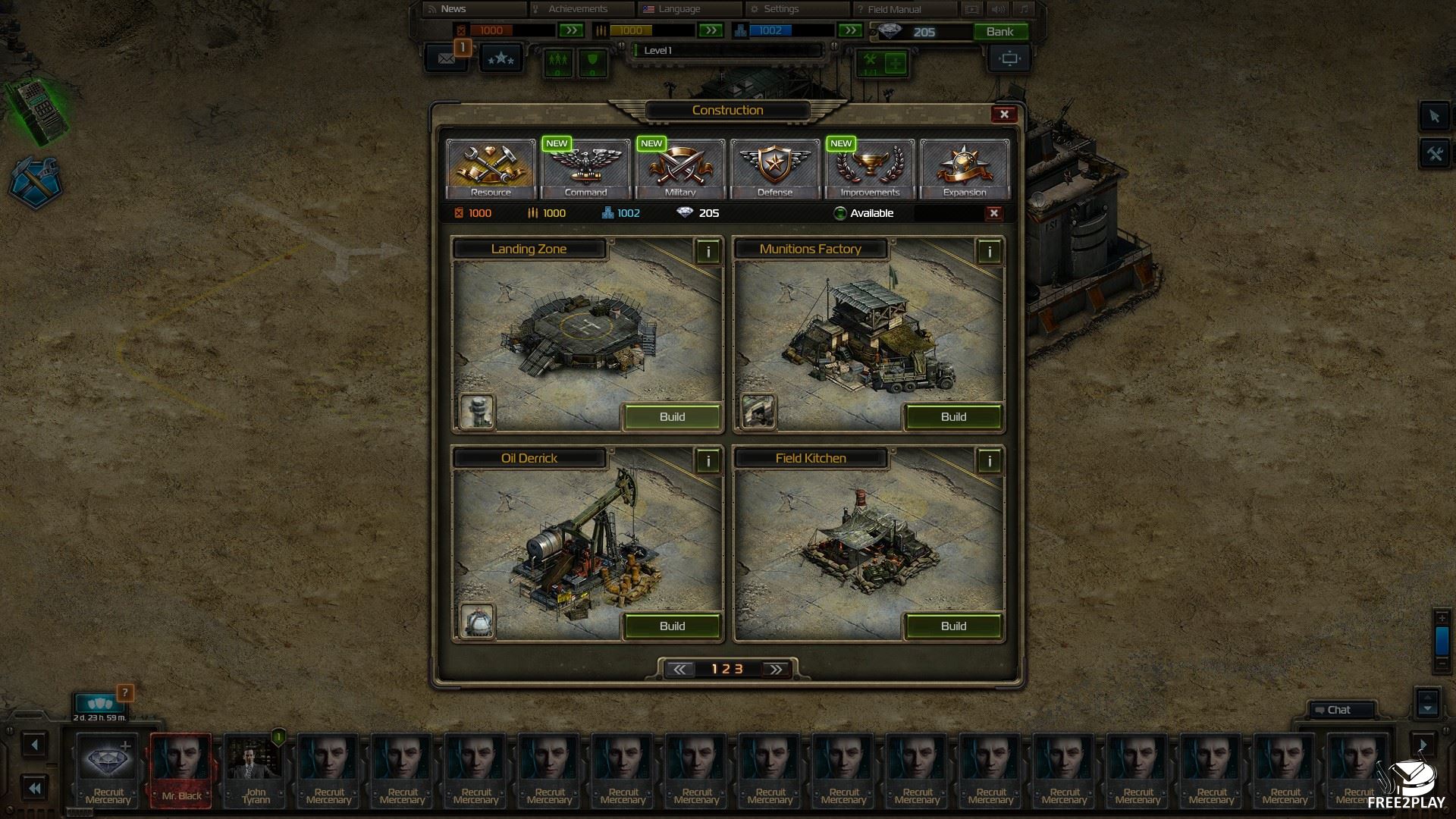Open the Settings menu
This screenshot has height=819, width=1456.
[x=781, y=9]
